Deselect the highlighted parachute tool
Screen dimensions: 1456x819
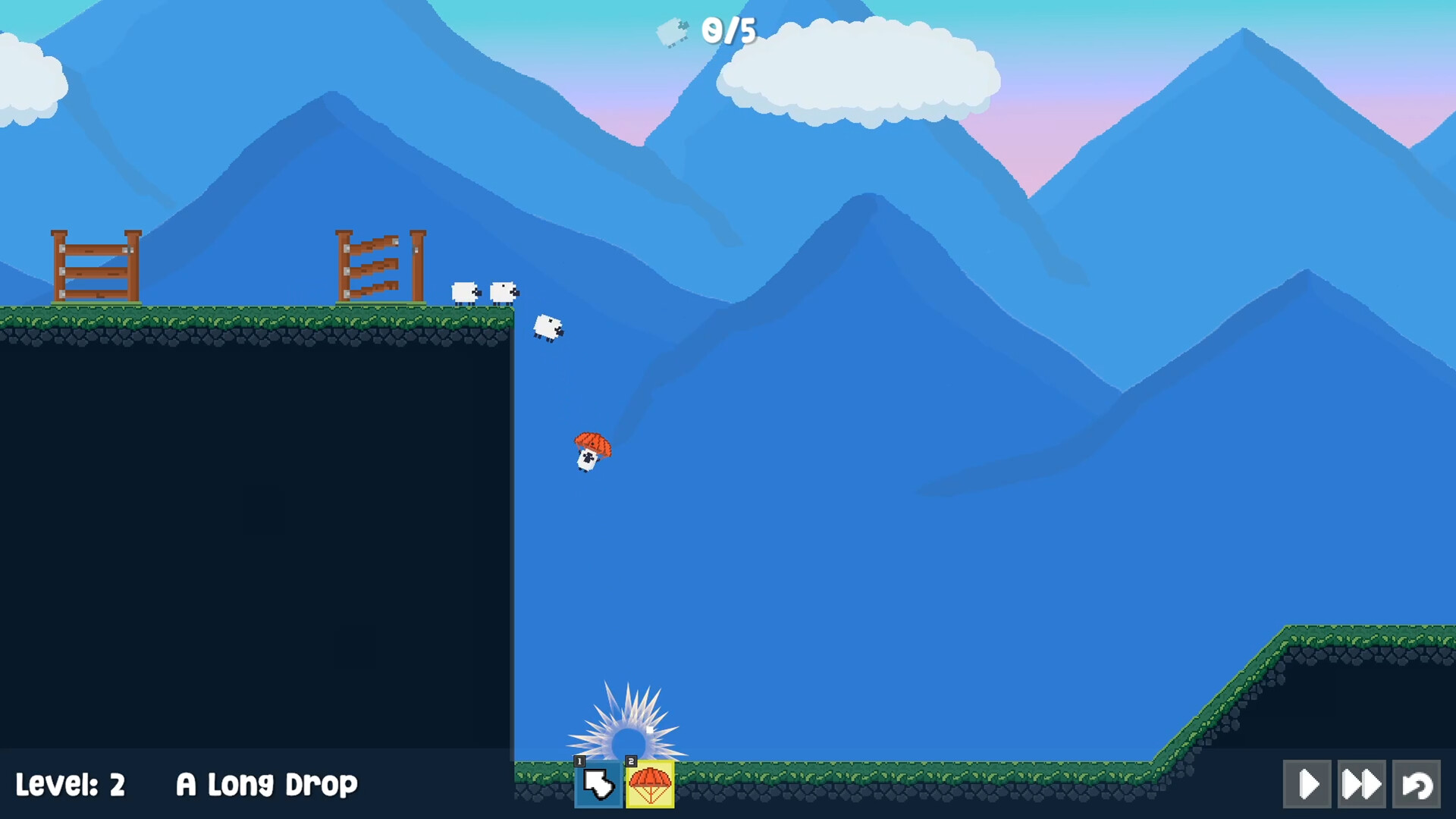650,786
